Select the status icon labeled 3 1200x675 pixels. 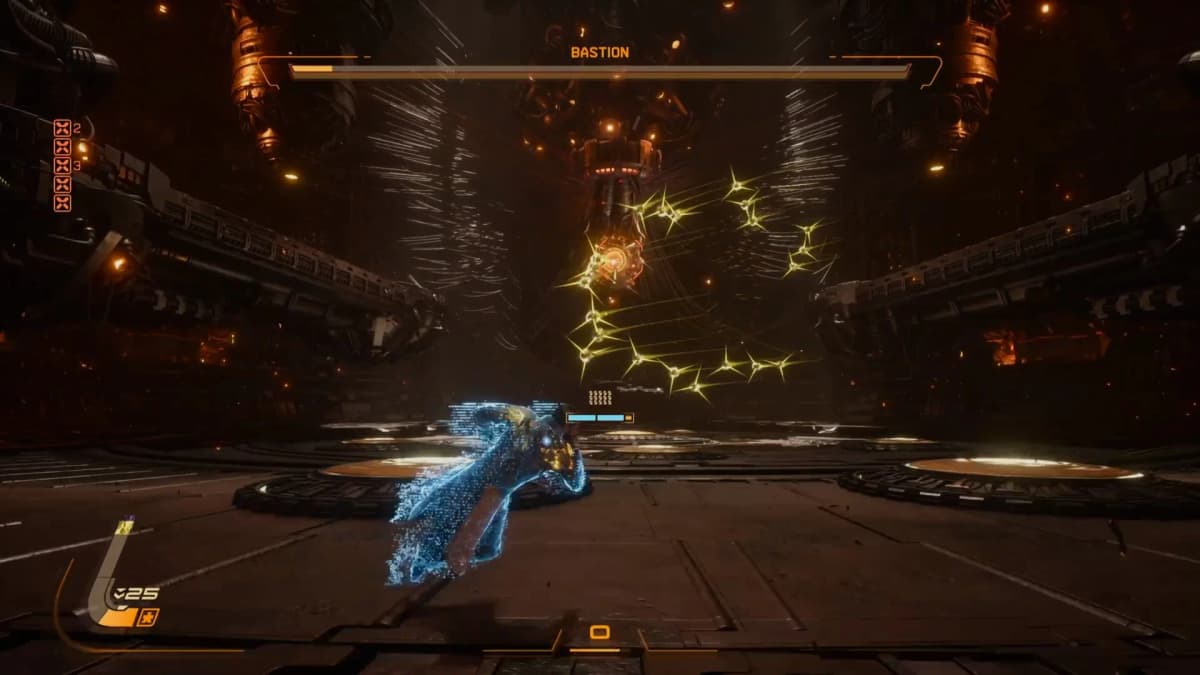(62, 165)
